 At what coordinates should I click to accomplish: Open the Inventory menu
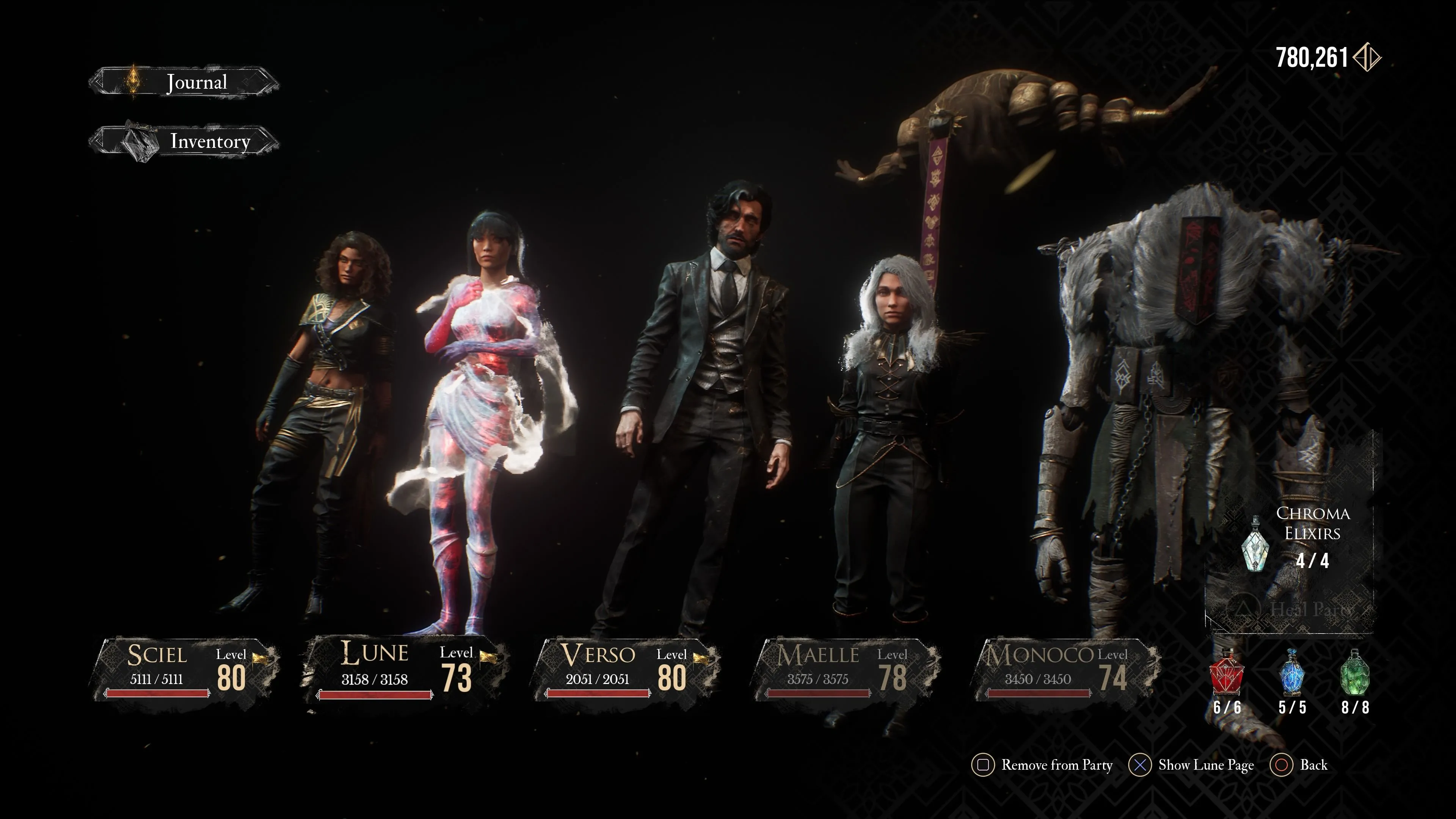tap(184, 141)
